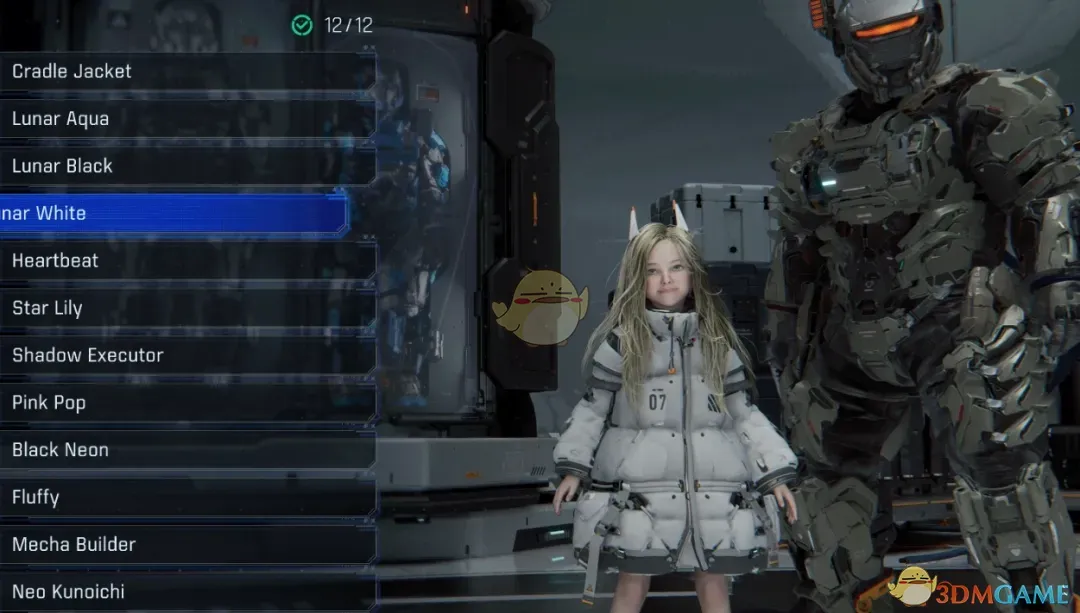Choose the Shadow Executor outfit

click(x=185, y=355)
